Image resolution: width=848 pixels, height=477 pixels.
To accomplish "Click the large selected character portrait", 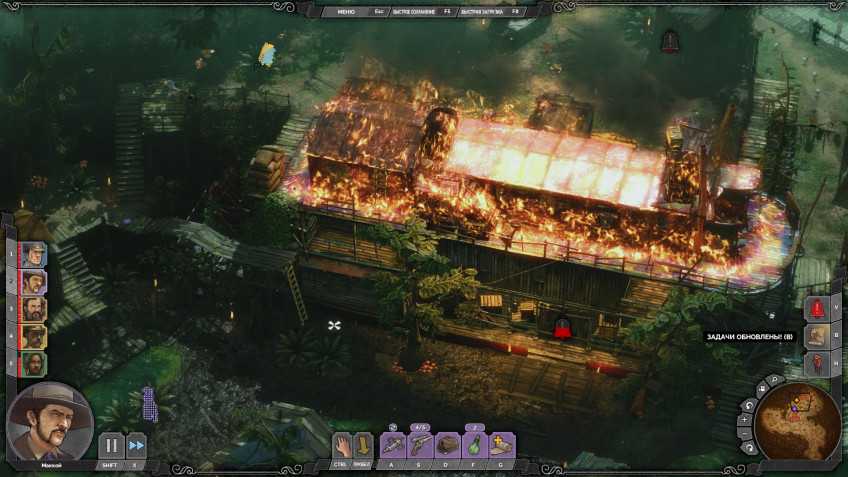I will (50, 422).
